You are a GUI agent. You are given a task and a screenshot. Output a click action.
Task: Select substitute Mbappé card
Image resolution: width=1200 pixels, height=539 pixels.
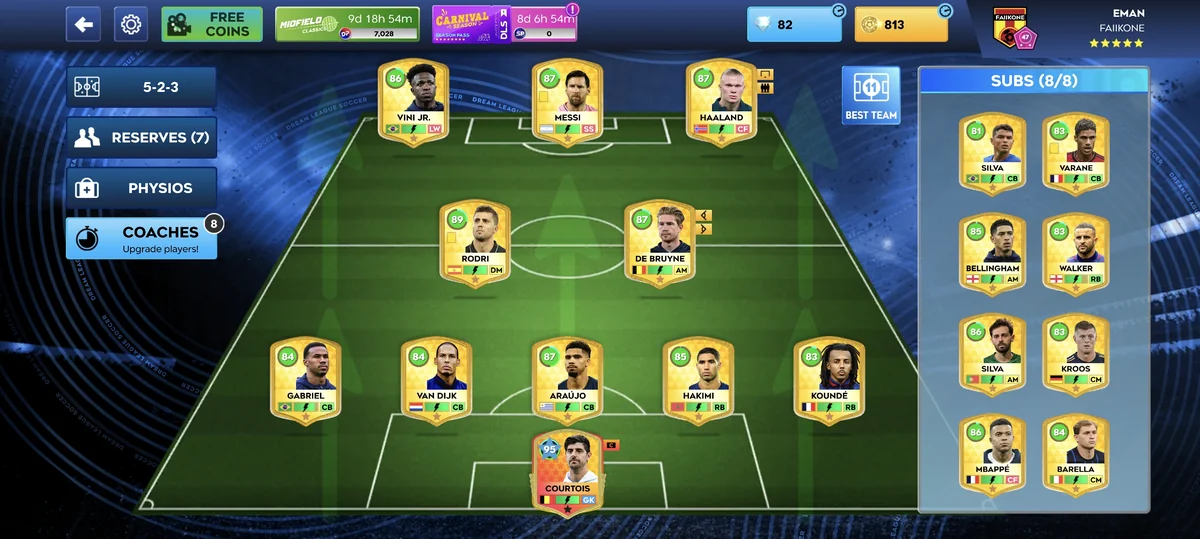(991, 452)
